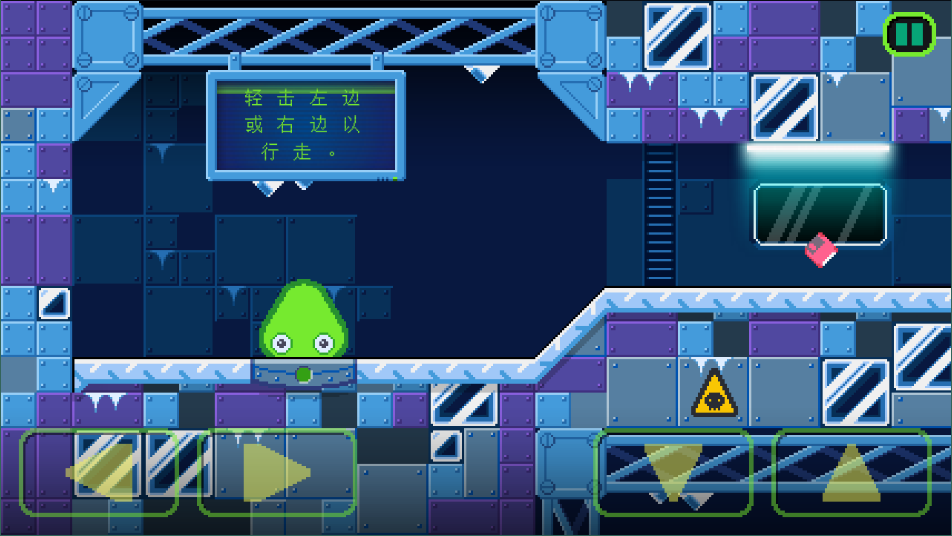Hit the up arrow jump button
This screenshot has width=952, height=536.
tap(851, 472)
